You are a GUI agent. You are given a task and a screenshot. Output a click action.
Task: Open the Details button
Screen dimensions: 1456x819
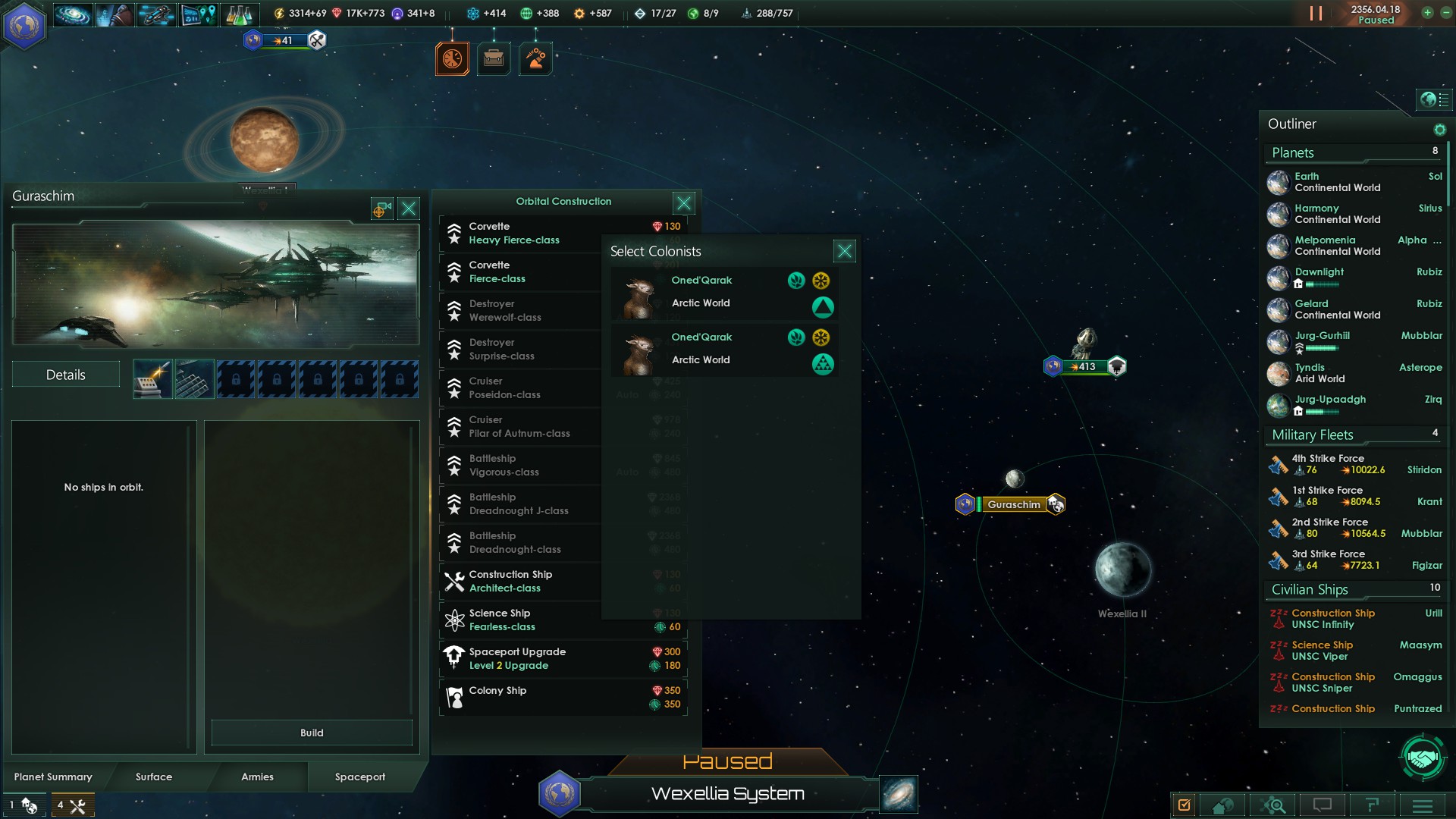tap(66, 375)
